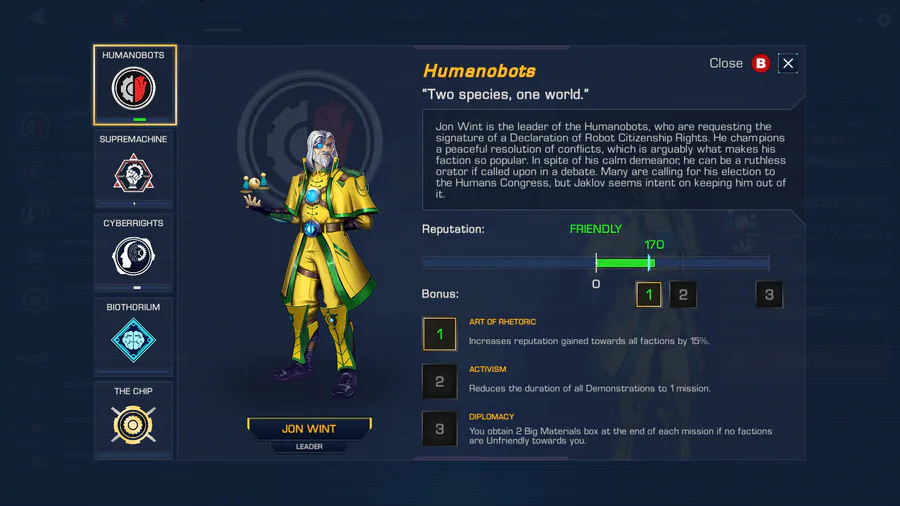Choose The Chip faction entry

[x=134, y=420]
